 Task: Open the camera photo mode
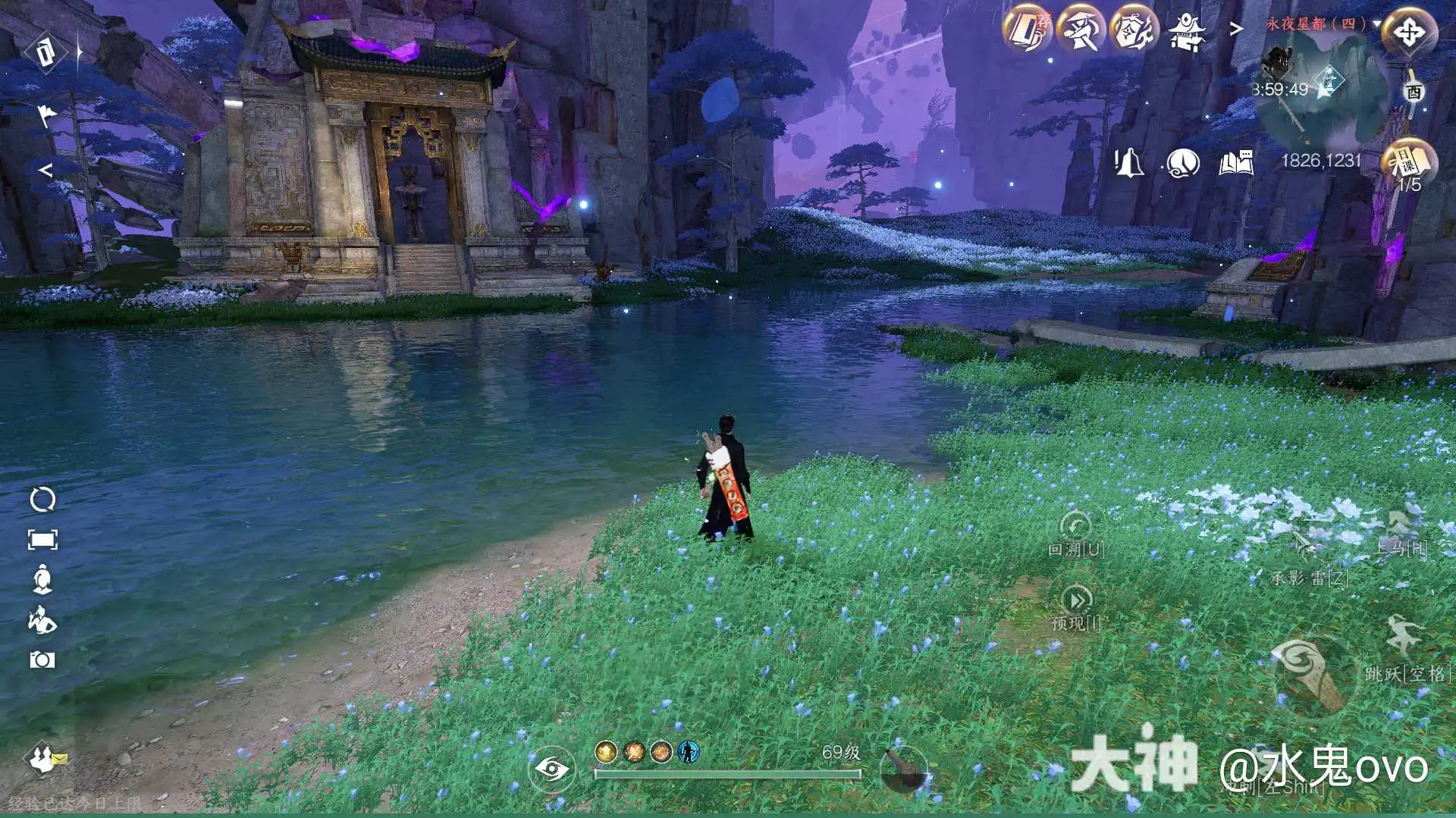tap(42, 660)
